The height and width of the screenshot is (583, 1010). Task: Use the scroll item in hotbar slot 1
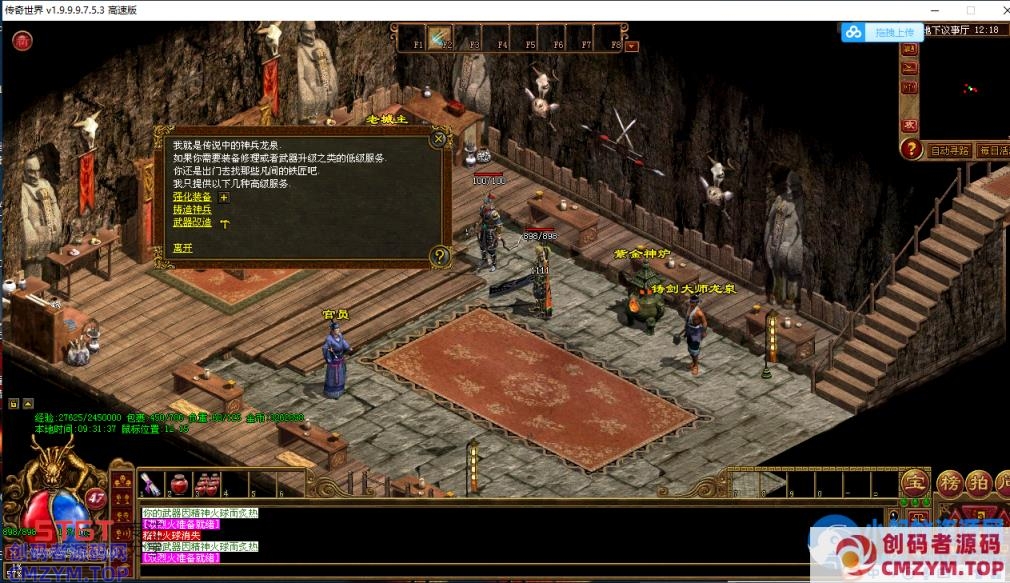[151, 484]
